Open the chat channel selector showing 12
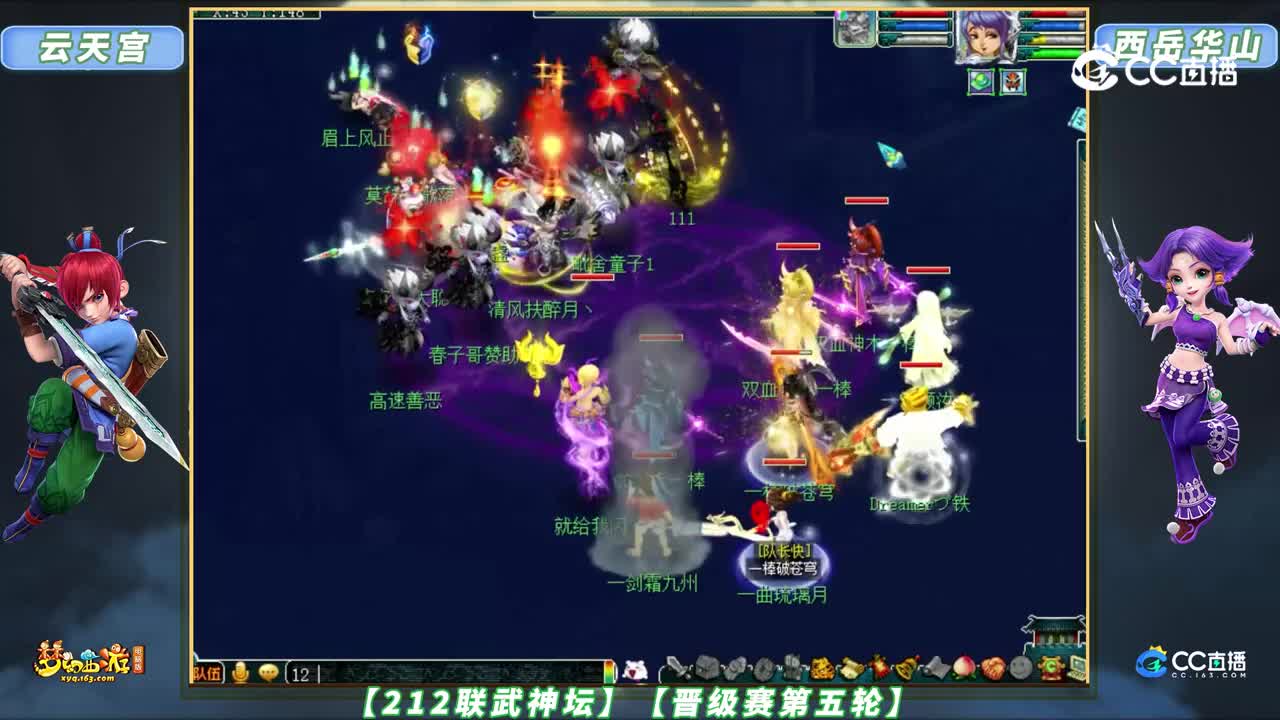1280x720 pixels. (x=299, y=673)
